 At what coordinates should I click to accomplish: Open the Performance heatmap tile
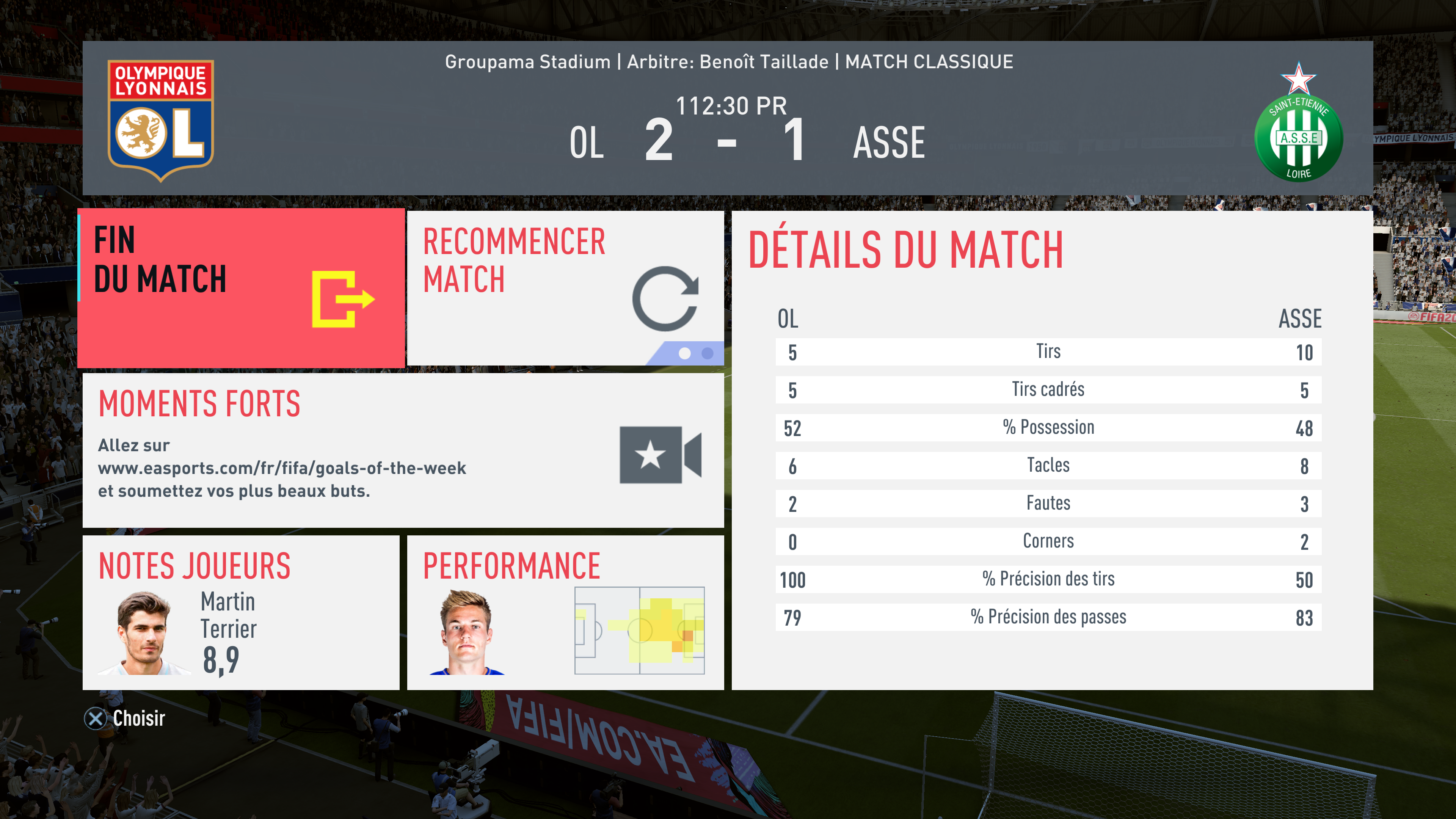click(x=565, y=612)
